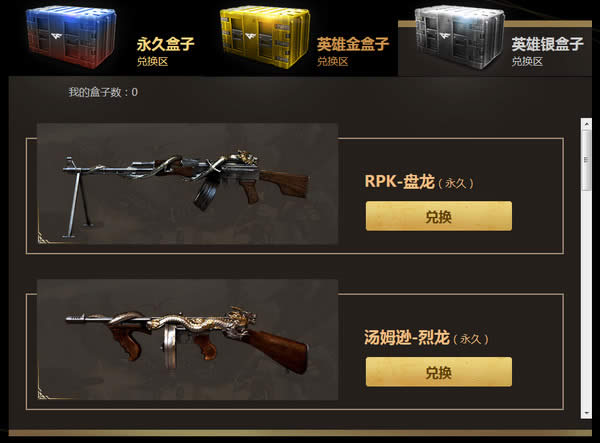600x443 pixels.
Task: Redeem the RPK-盘龙 with its 兑换 button
Action: [x=438, y=216]
